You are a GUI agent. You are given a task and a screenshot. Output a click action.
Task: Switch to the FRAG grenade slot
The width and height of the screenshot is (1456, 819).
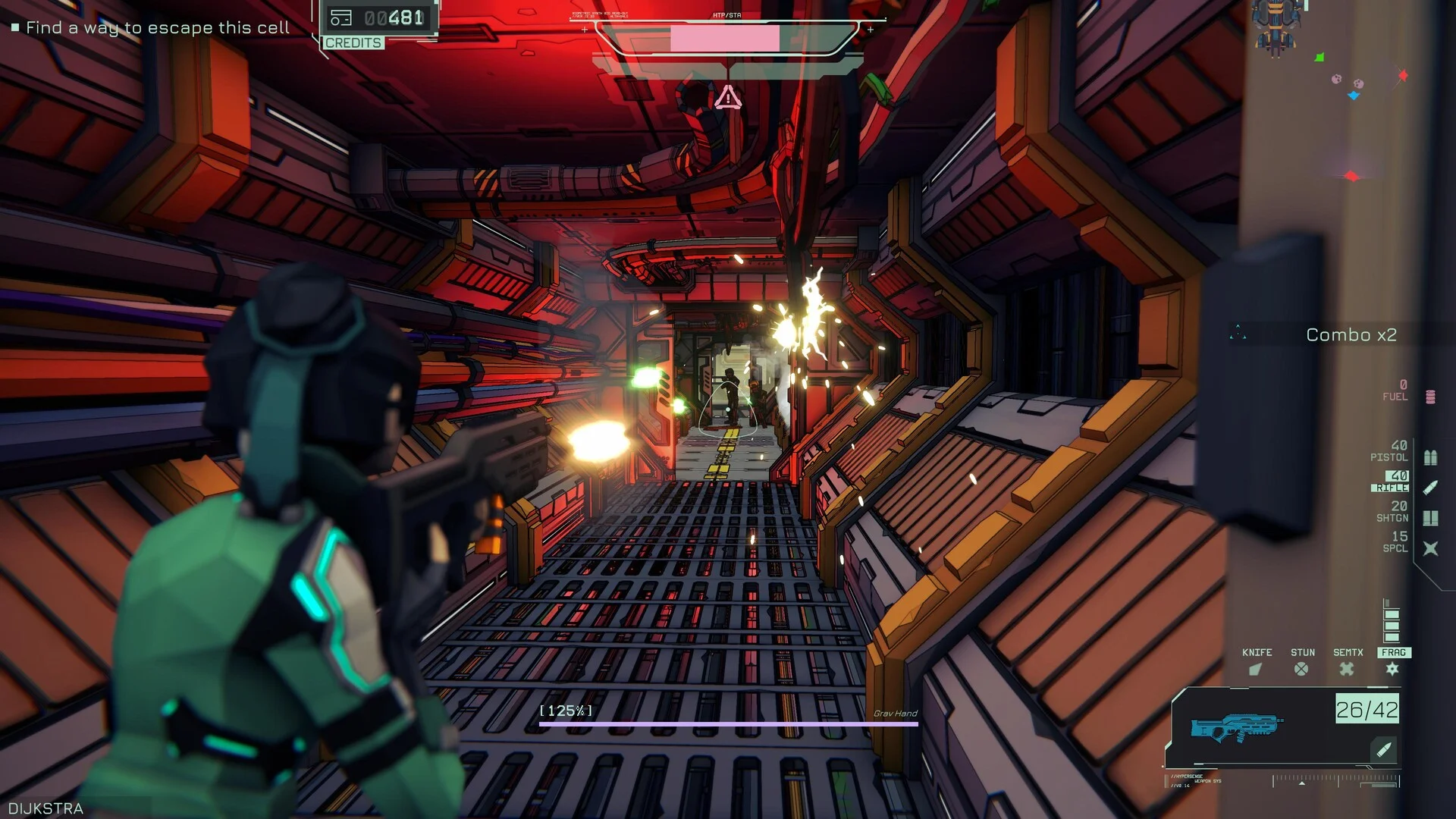[1393, 662]
